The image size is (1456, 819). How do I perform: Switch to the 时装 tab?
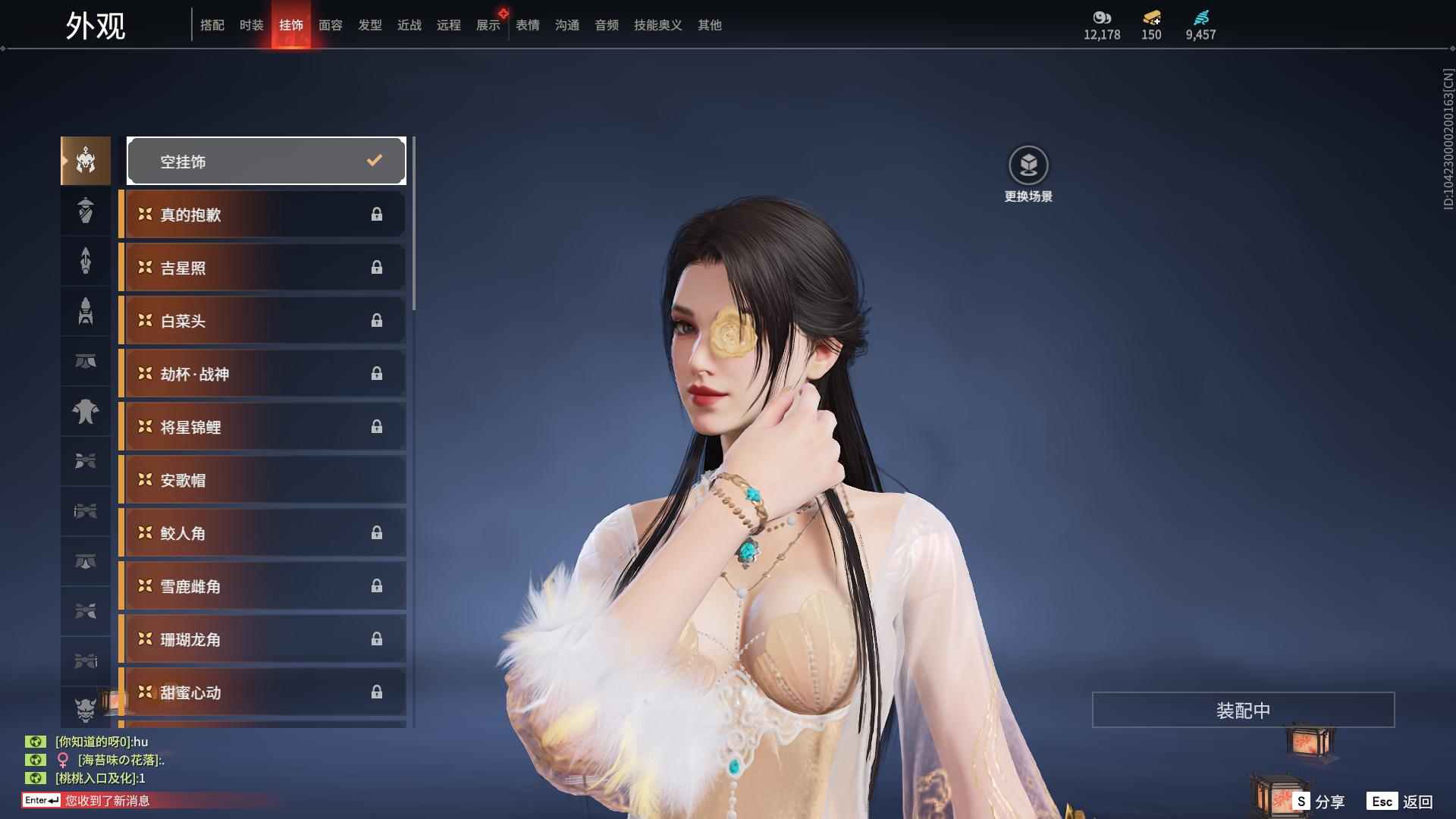click(251, 25)
